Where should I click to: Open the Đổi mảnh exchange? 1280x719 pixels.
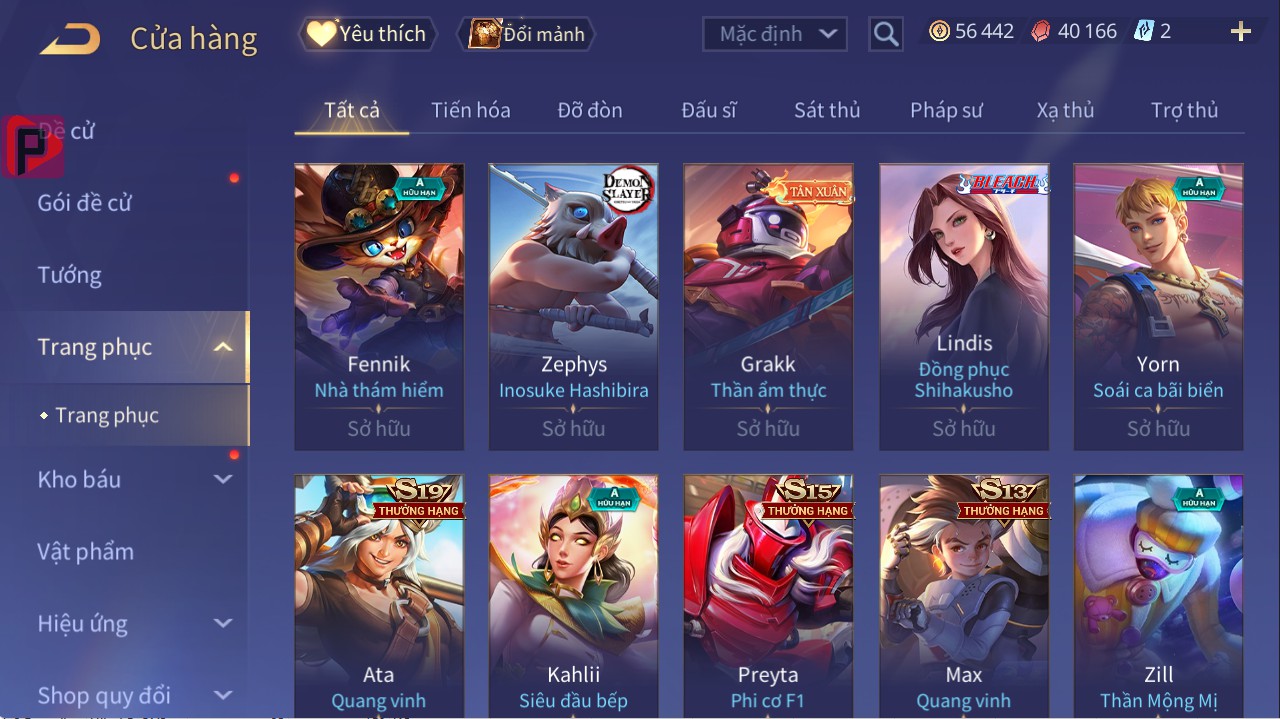(527, 34)
